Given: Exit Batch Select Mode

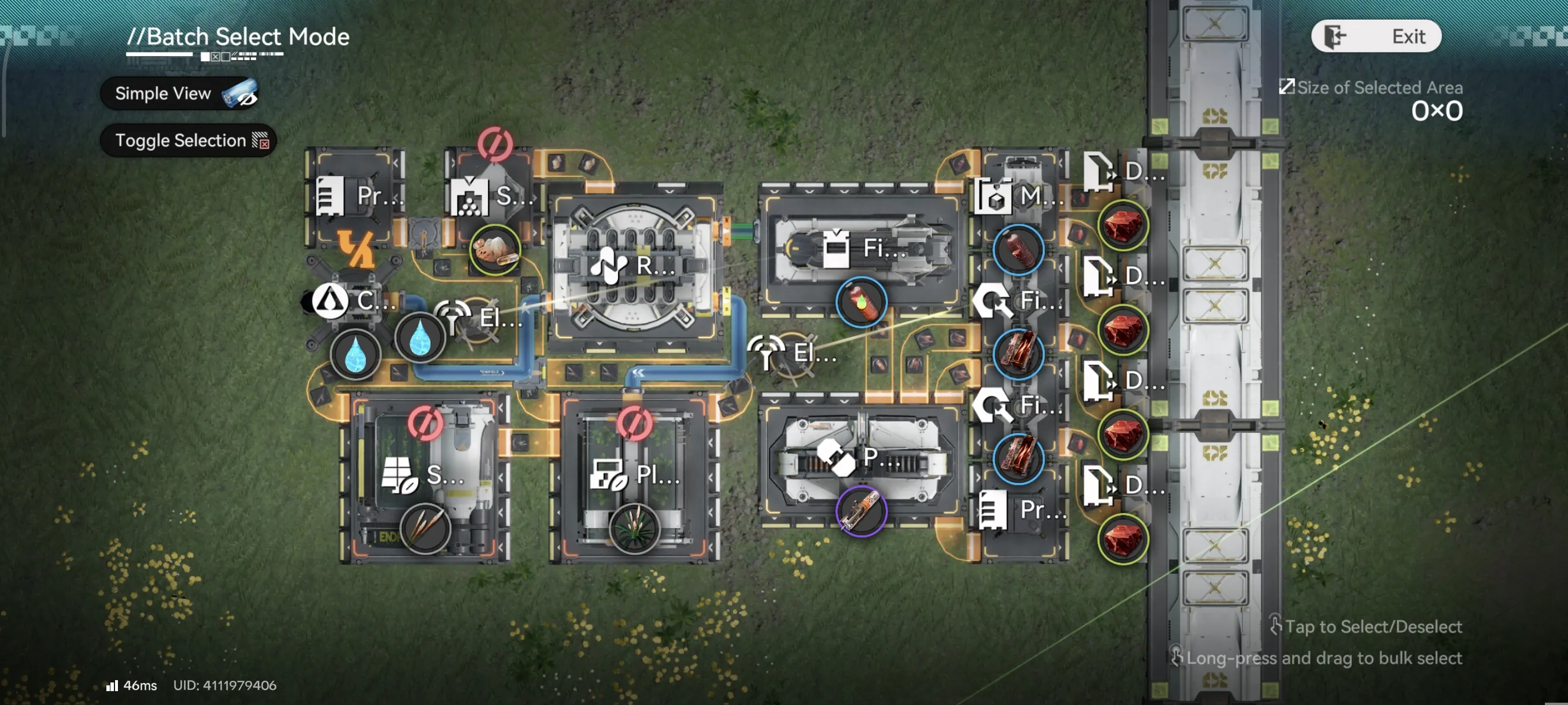Looking at the screenshot, I should (1375, 36).
